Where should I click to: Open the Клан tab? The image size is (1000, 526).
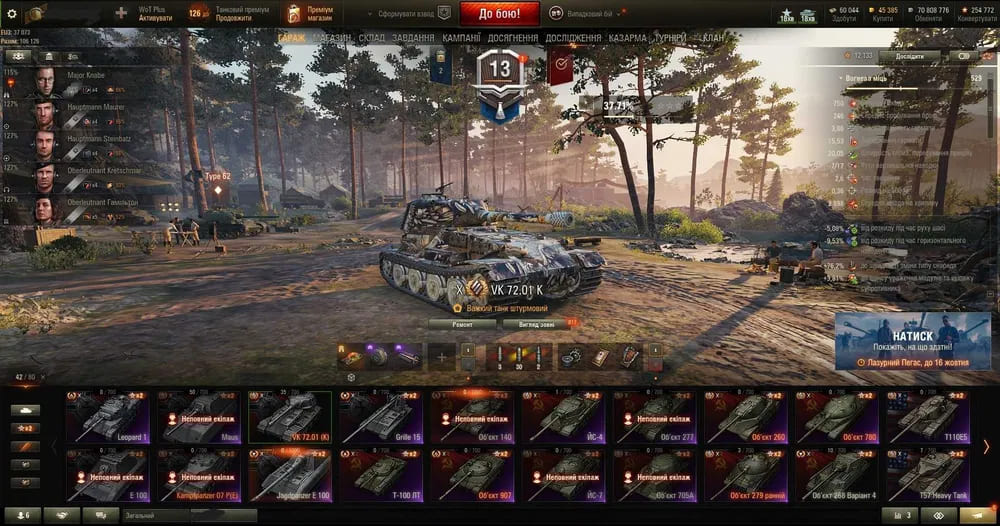click(714, 38)
